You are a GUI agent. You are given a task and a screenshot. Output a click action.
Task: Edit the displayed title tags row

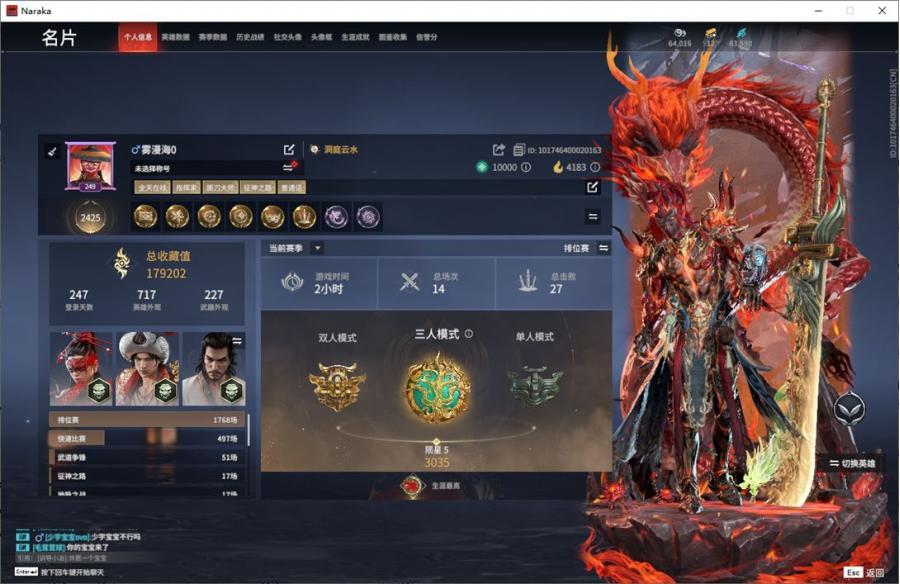click(x=592, y=187)
